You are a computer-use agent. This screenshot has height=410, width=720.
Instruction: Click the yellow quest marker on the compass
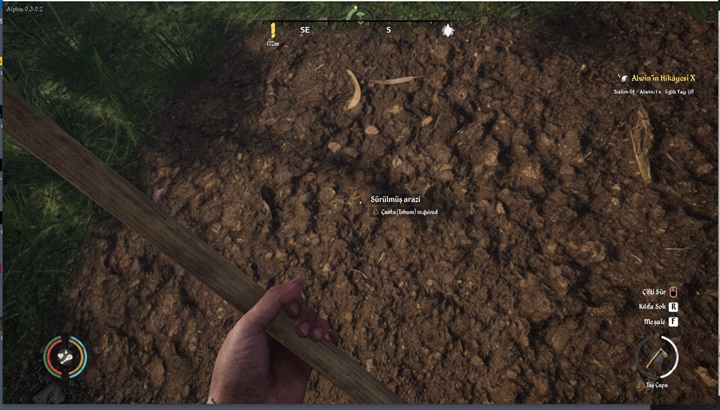pos(272,31)
